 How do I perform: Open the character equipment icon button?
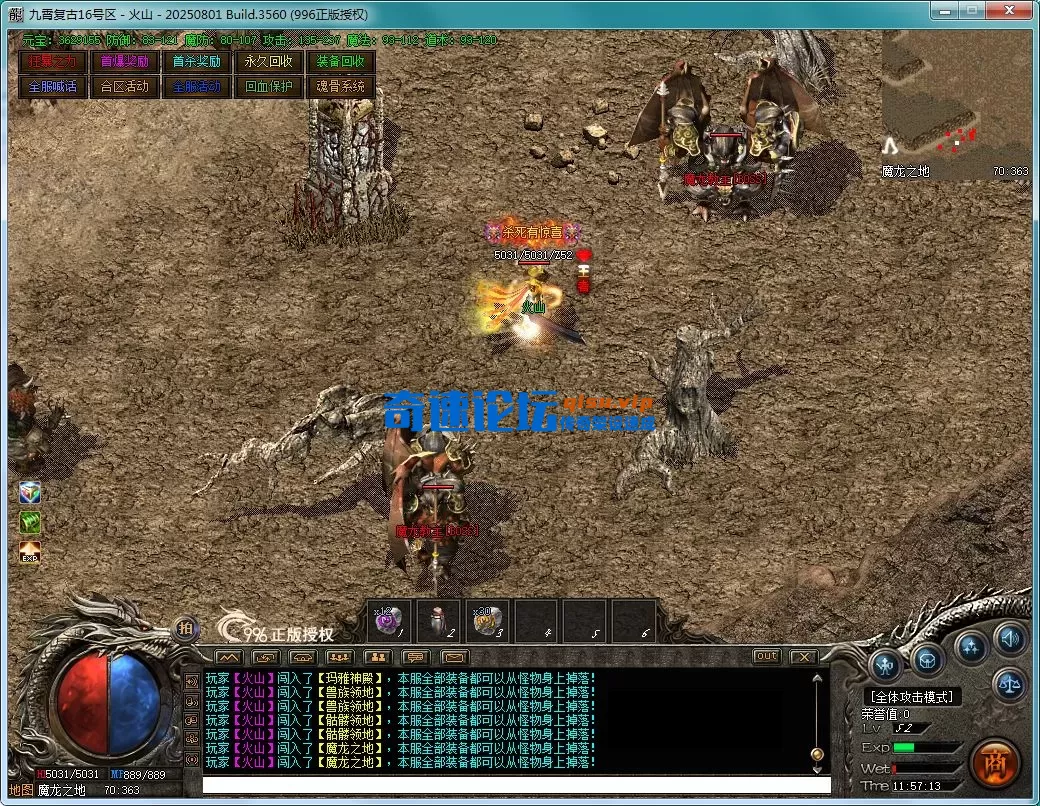pyautogui.click(x=886, y=664)
